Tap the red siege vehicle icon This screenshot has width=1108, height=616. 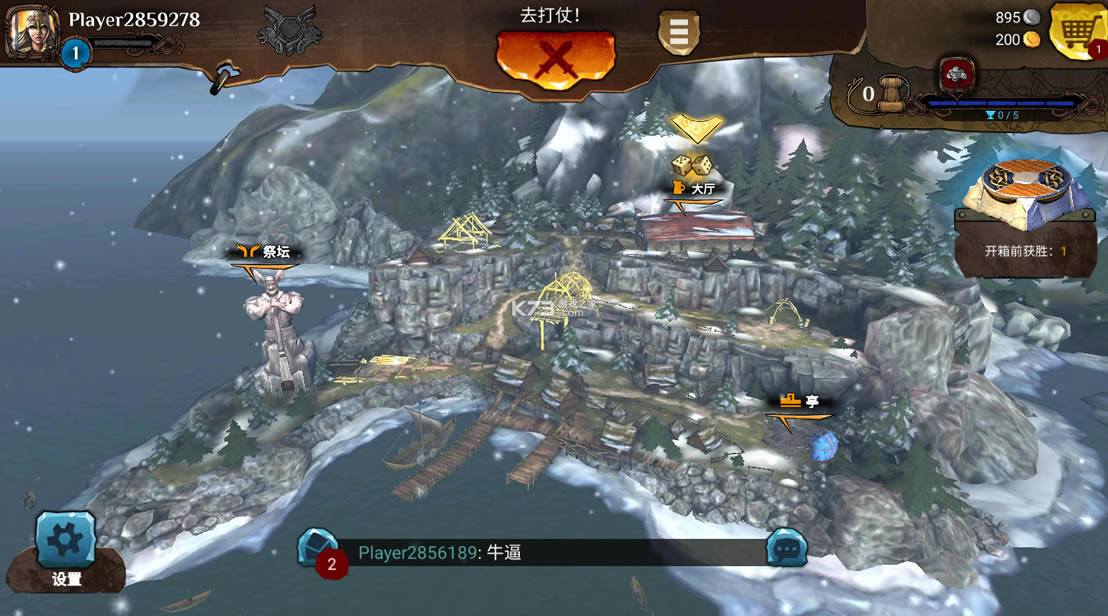tap(956, 74)
